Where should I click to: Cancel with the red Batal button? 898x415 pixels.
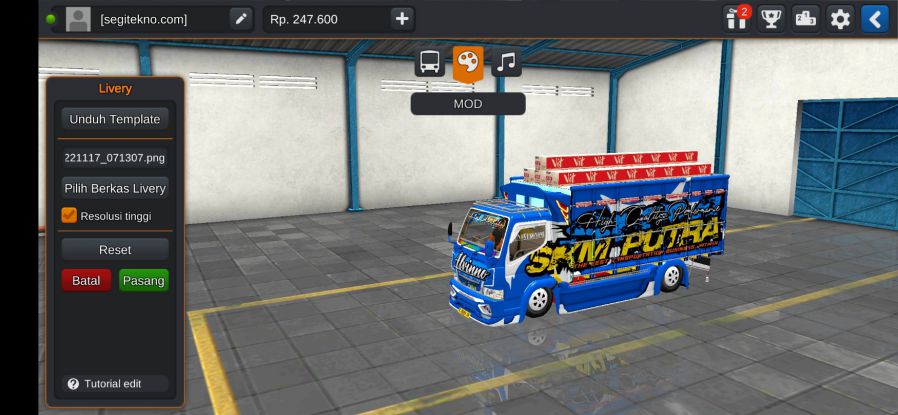pyautogui.click(x=86, y=281)
